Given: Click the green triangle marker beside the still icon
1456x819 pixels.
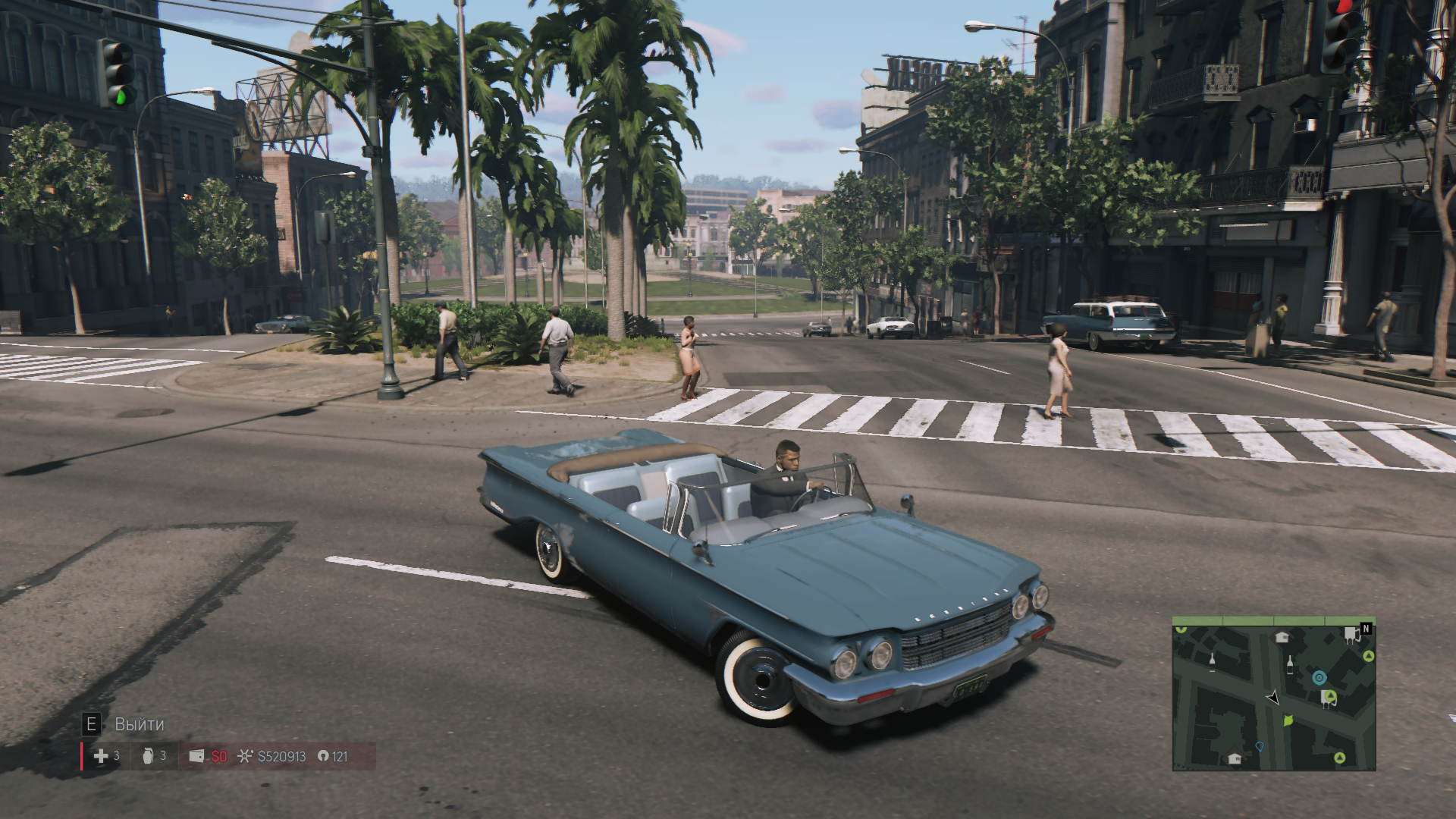Looking at the screenshot, I should tap(1330, 695).
